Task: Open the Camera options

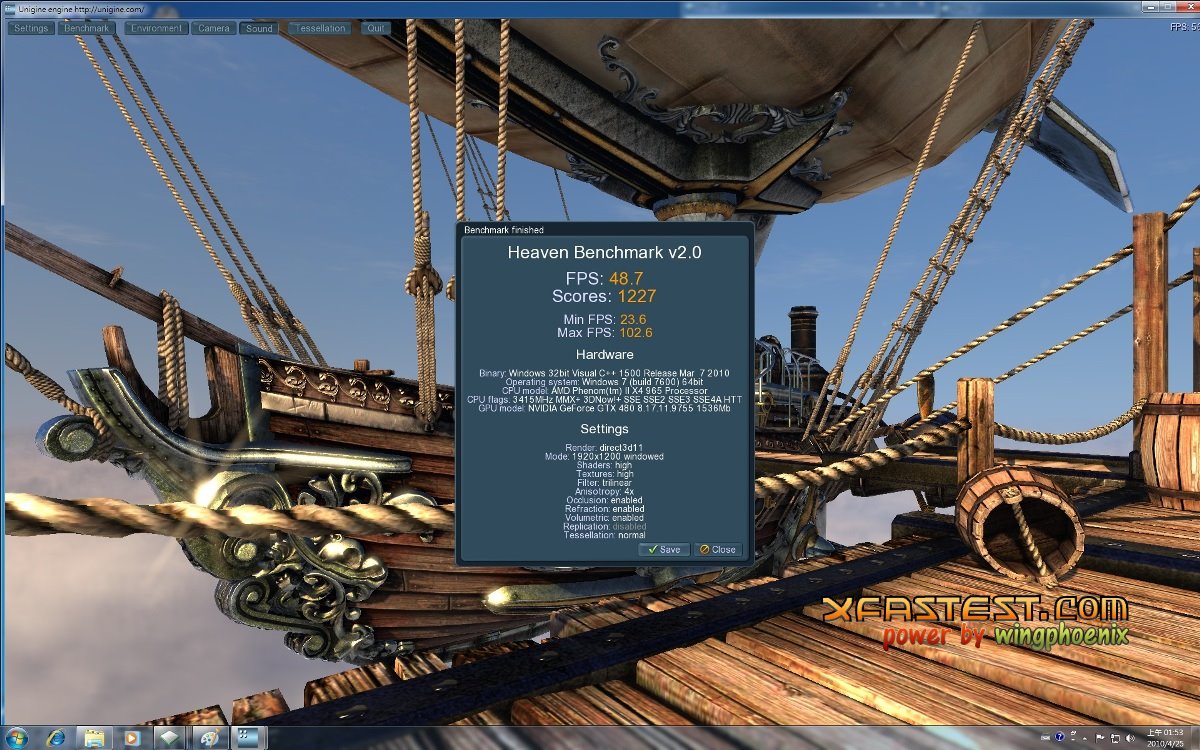Action: 213,28
